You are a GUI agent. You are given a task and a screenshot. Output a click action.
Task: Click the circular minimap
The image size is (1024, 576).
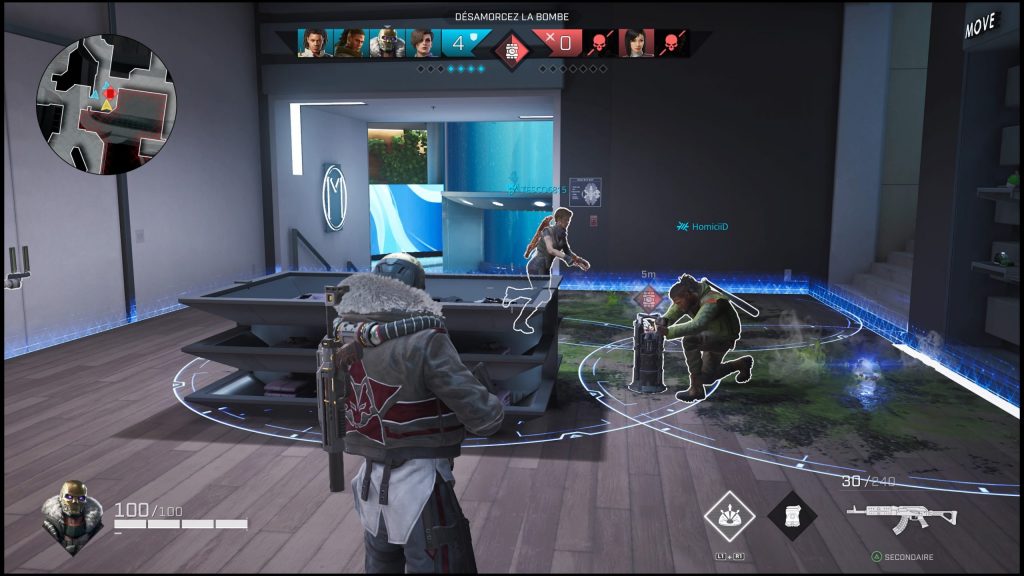point(106,105)
